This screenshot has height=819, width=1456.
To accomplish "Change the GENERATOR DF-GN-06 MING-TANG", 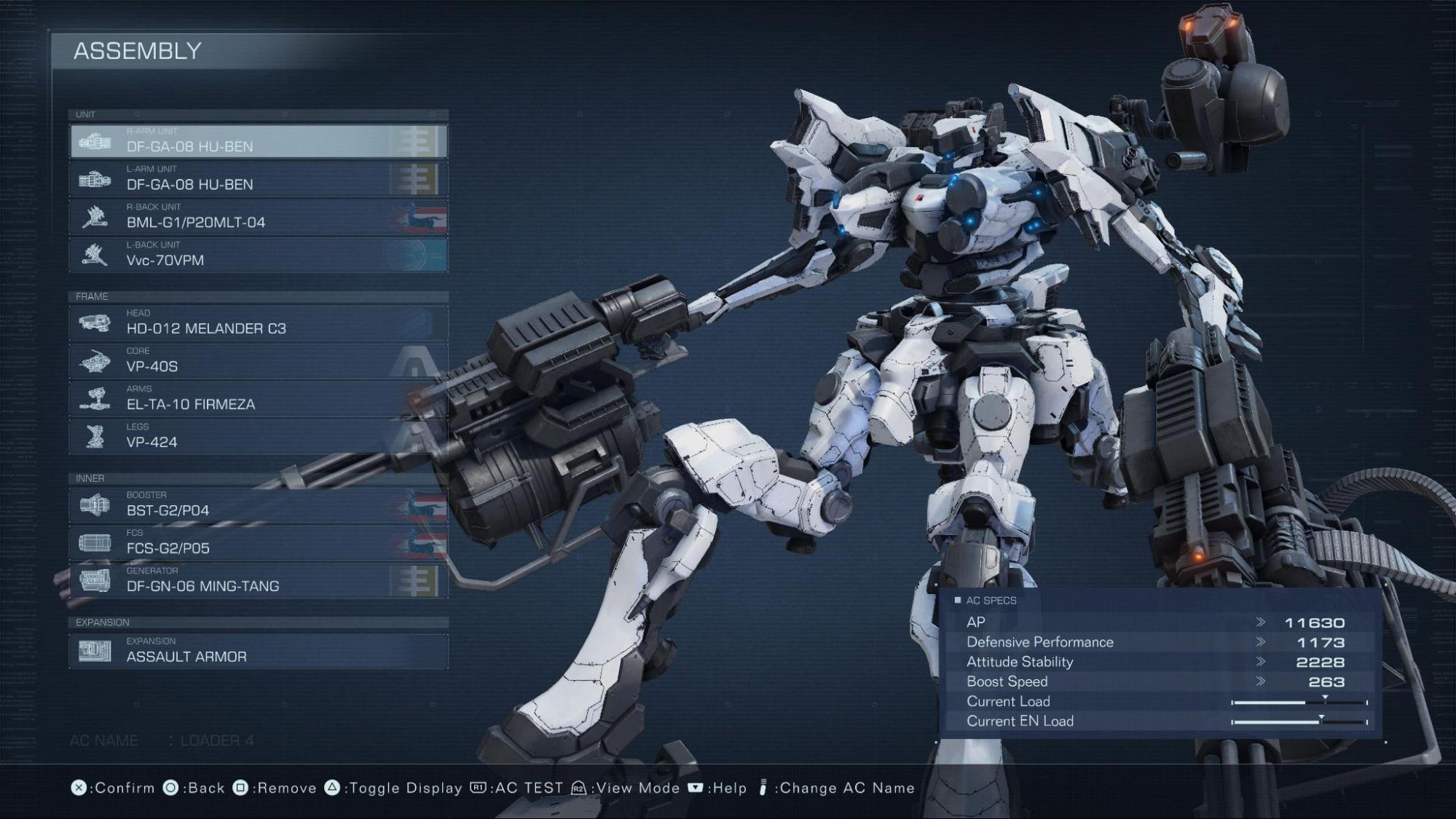I will pyautogui.click(x=259, y=581).
